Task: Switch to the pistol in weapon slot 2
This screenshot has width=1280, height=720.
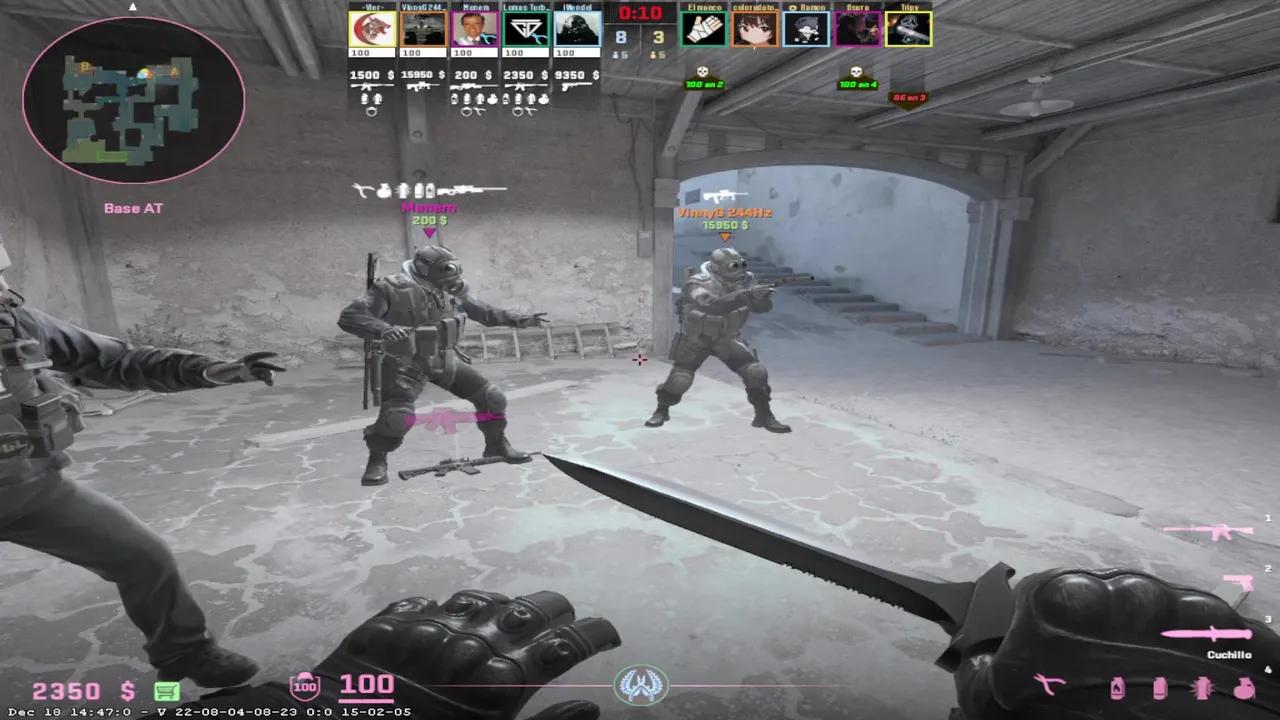Action: click(1237, 582)
